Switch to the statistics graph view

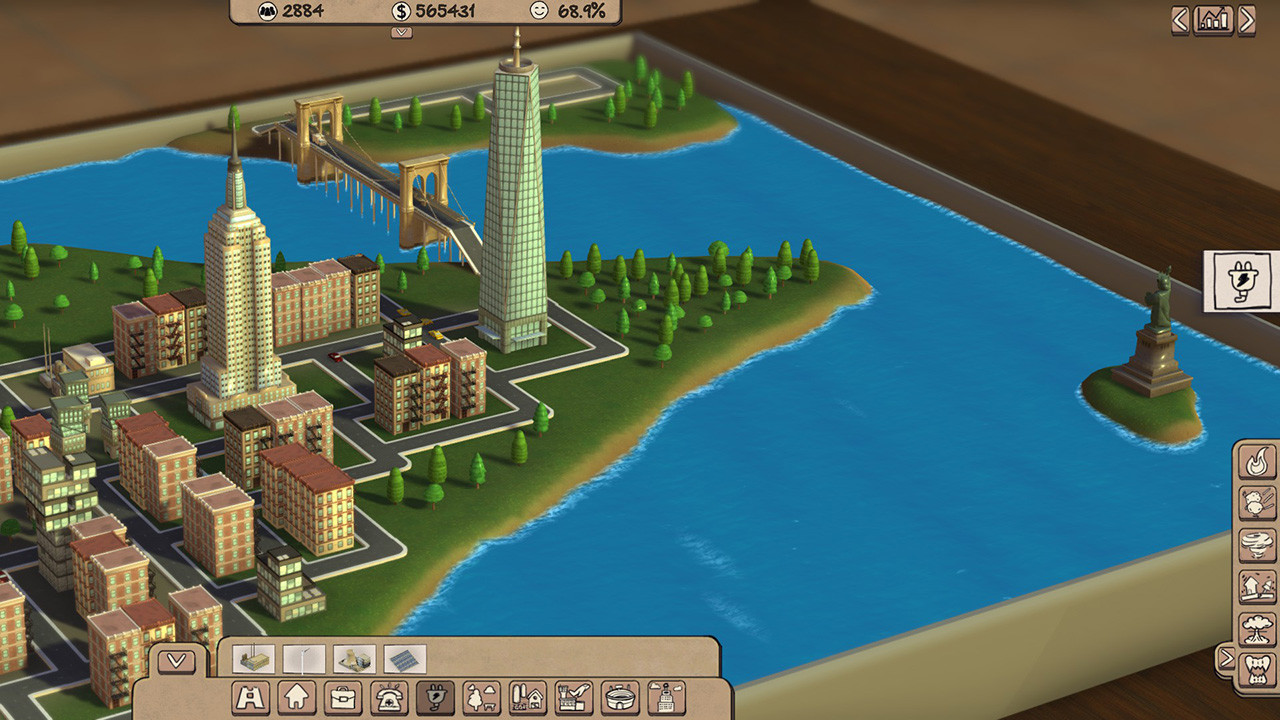point(1211,18)
